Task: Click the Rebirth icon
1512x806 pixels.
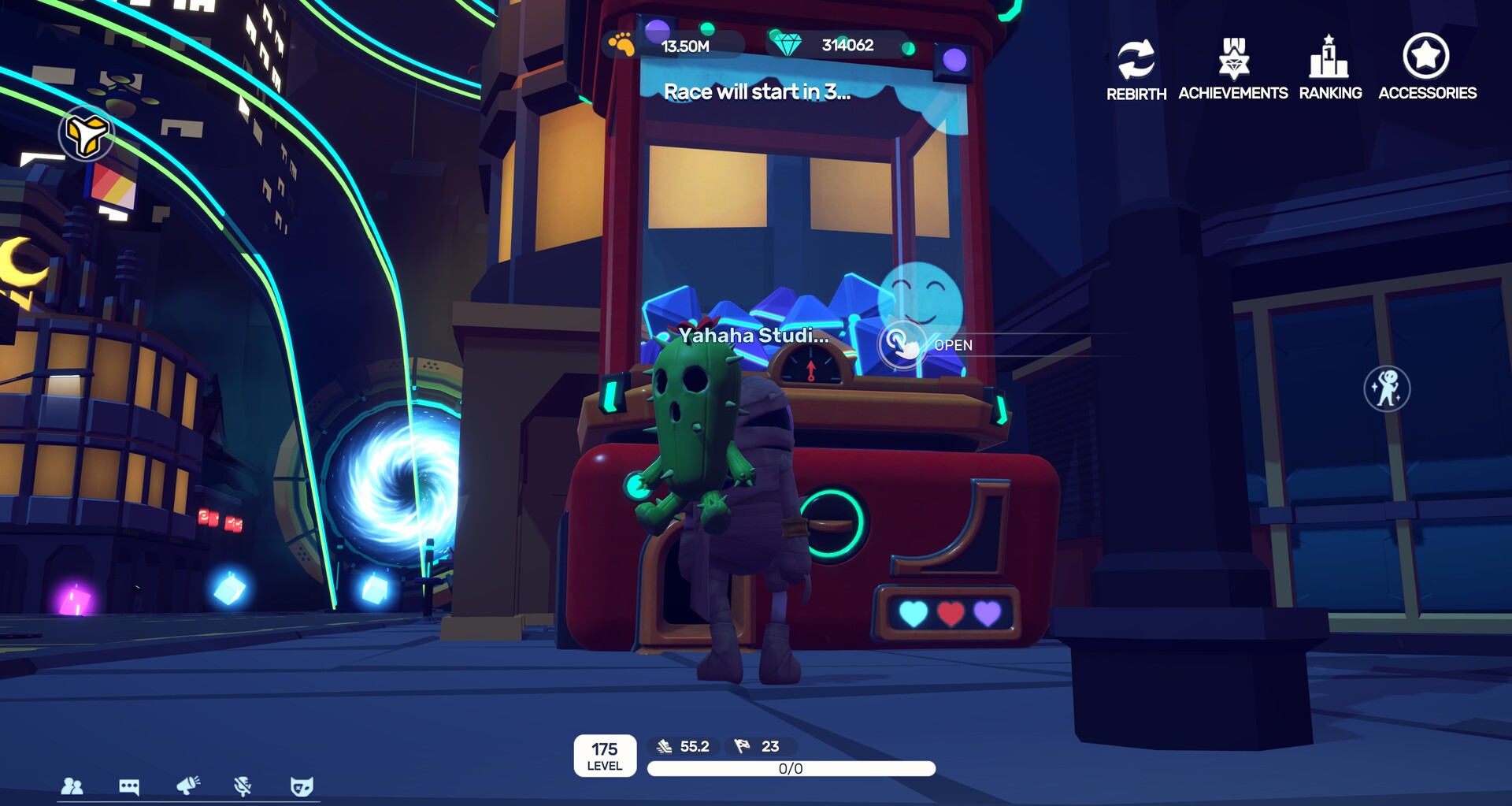Action: 1135,59
